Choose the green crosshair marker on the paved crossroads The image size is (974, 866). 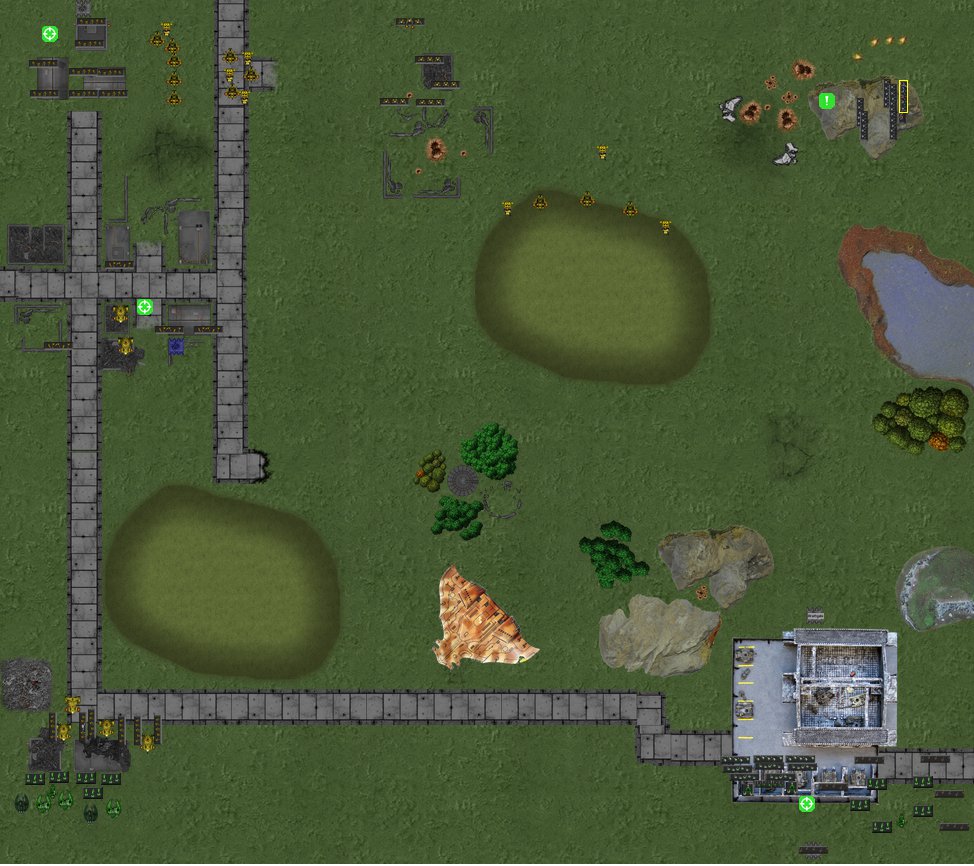(145, 307)
